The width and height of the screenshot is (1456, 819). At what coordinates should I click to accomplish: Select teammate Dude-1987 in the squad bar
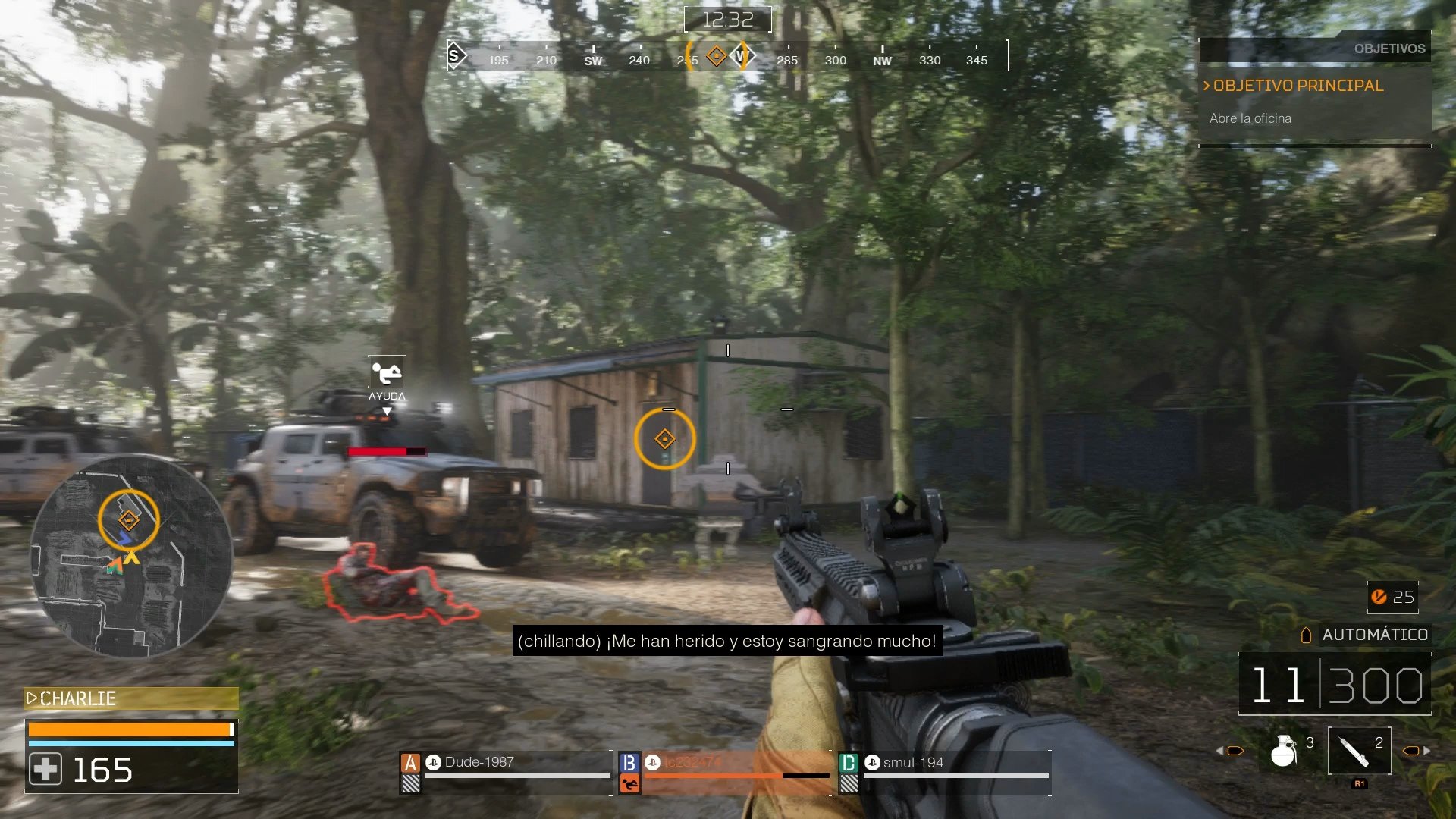[x=505, y=771]
